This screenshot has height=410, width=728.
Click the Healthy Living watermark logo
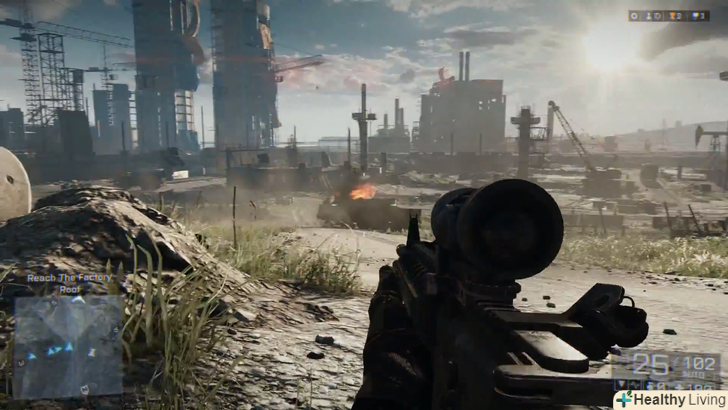click(x=670, y=398)
